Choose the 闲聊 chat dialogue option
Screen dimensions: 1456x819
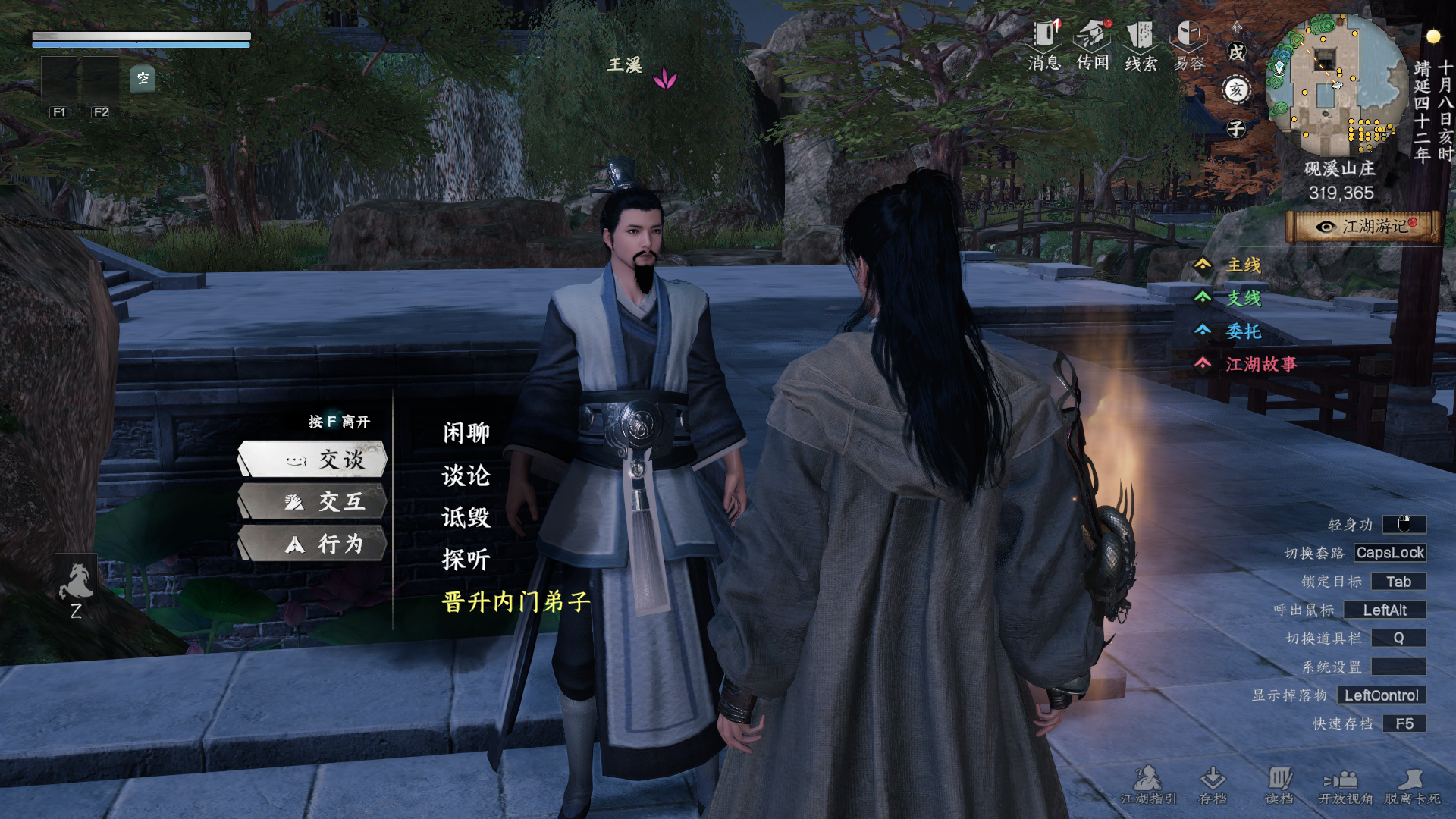[x=466, y=433]
